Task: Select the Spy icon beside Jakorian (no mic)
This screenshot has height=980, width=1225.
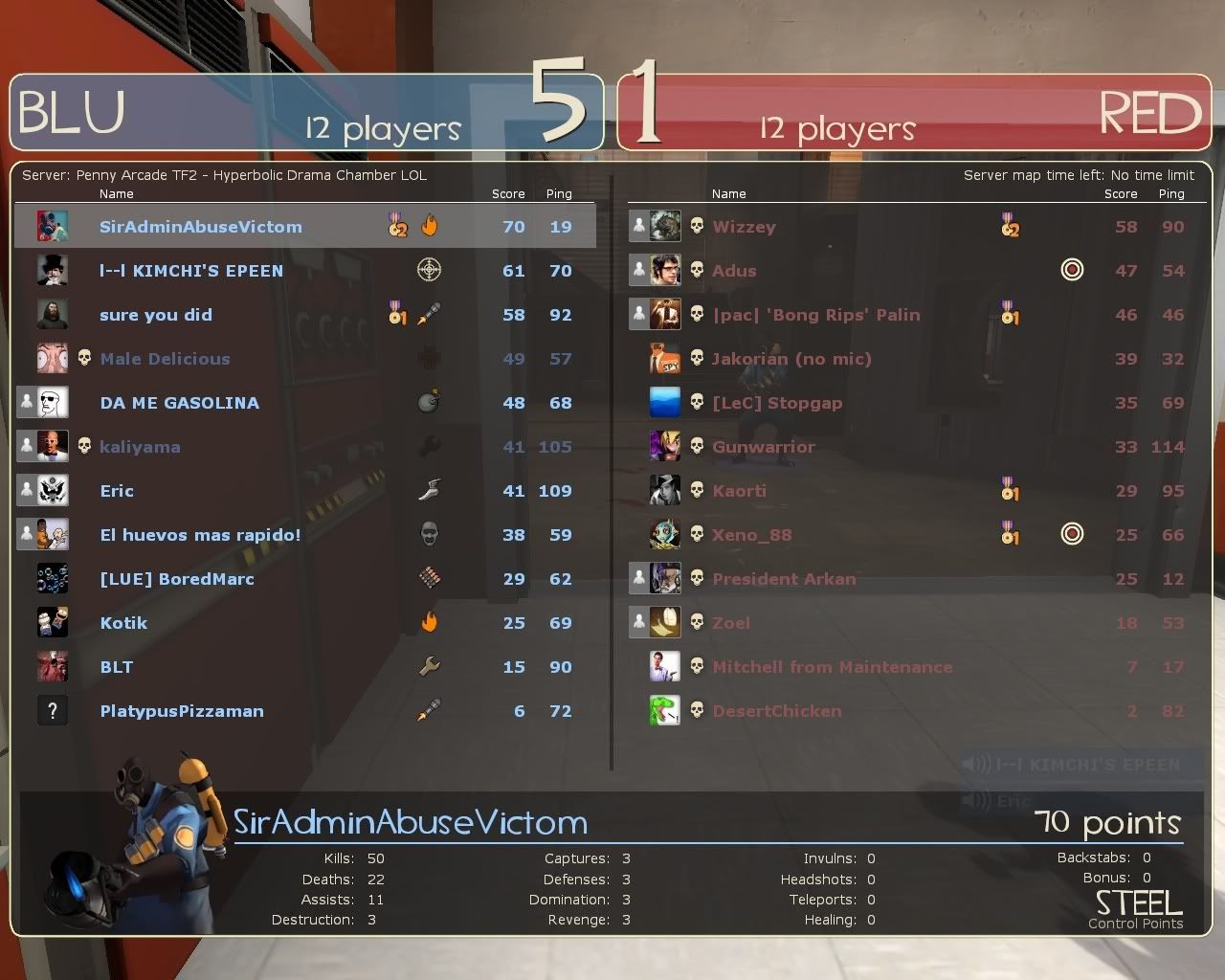Action: coord(665,358)
